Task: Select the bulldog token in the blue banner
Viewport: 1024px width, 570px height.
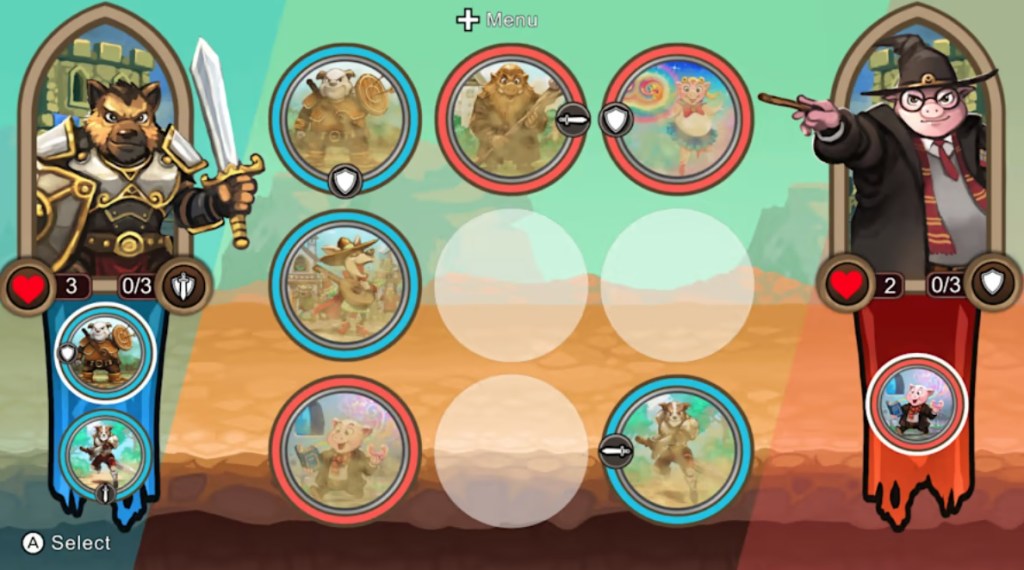Action: pos(104,354)
